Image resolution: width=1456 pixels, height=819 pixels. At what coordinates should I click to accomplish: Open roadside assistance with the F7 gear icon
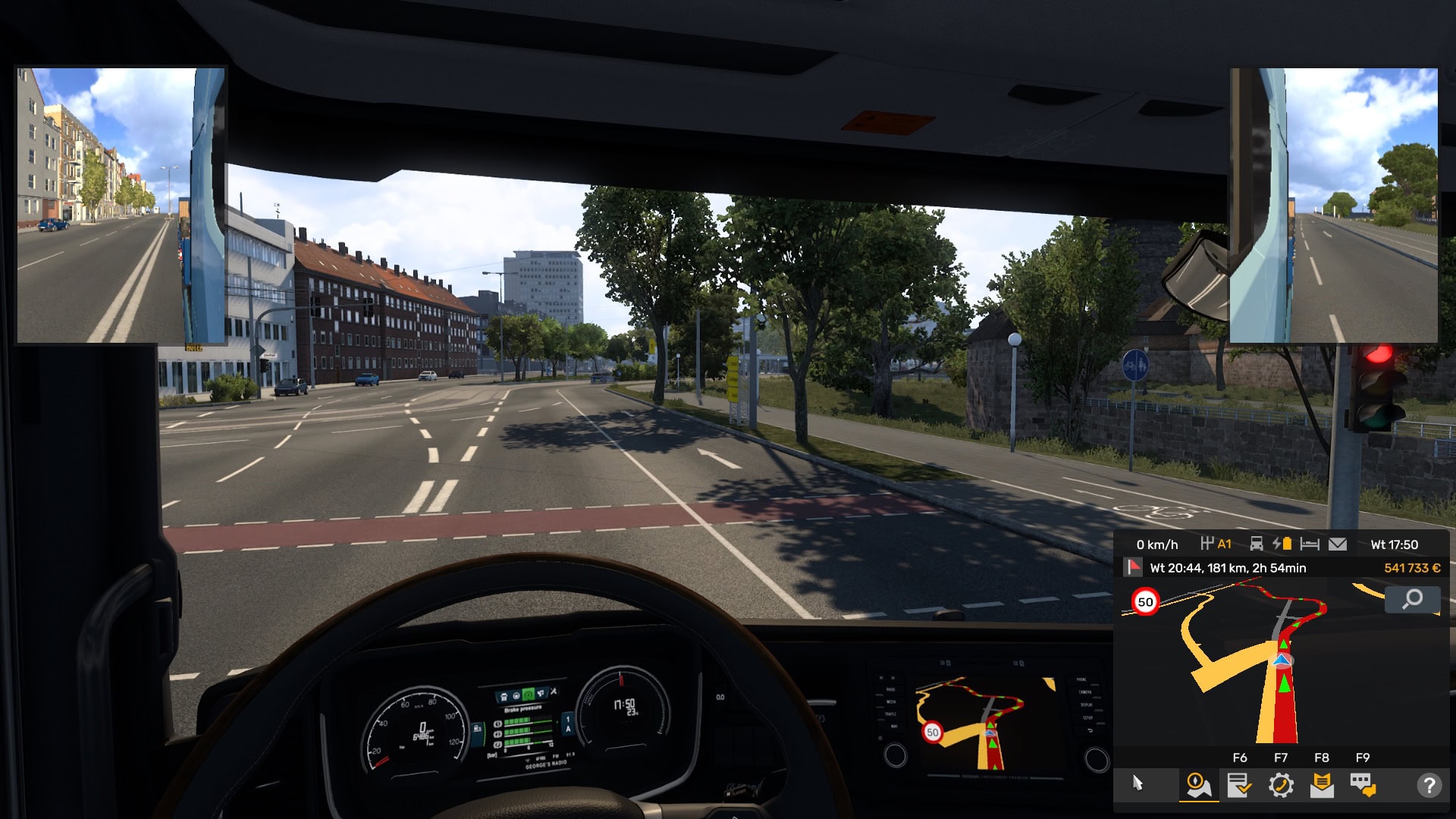(x=1282, y=783)
